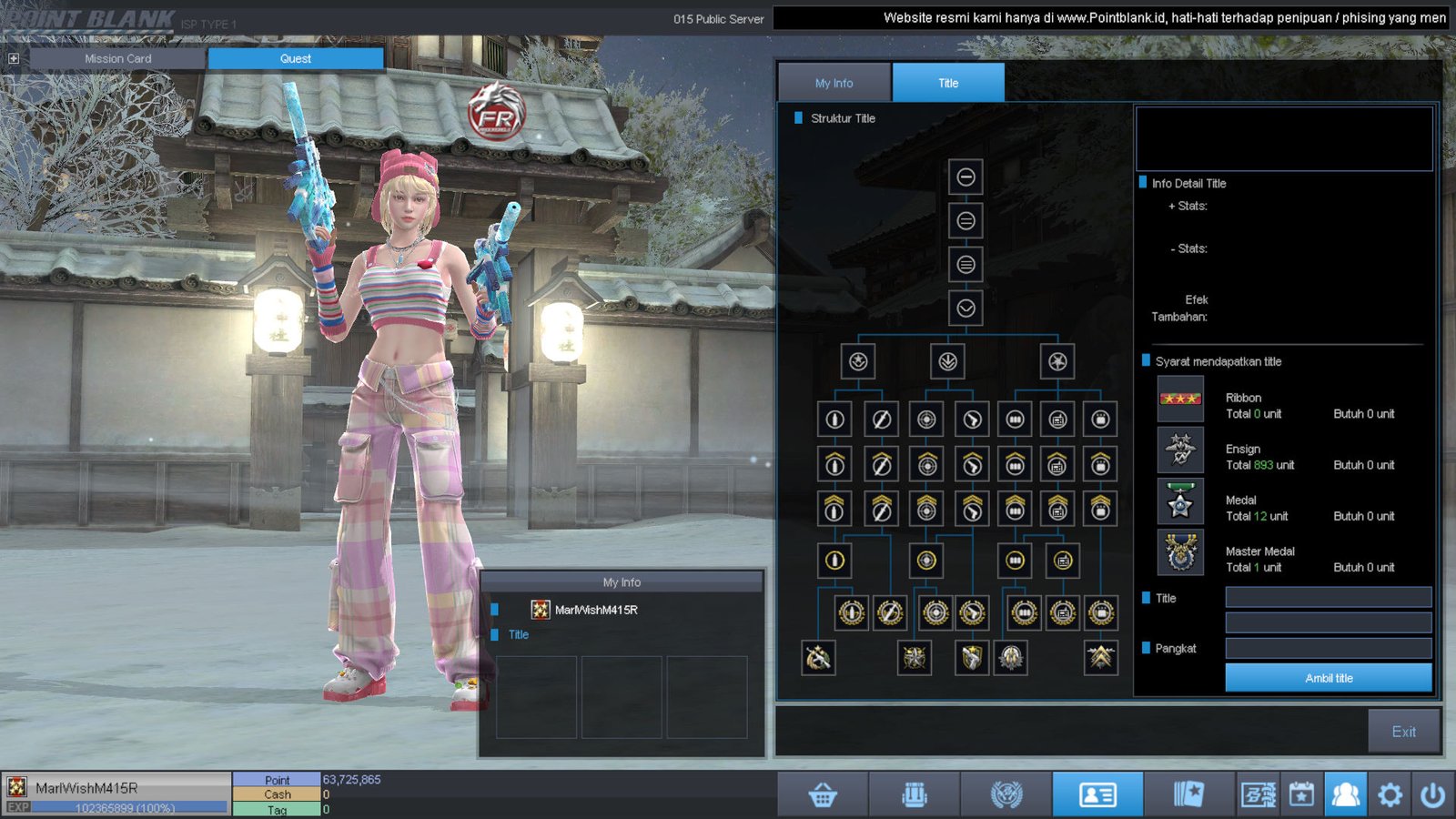Open the calendar event icon
Viewport: 1456px width, 819px height.
tap(1301, 795)
